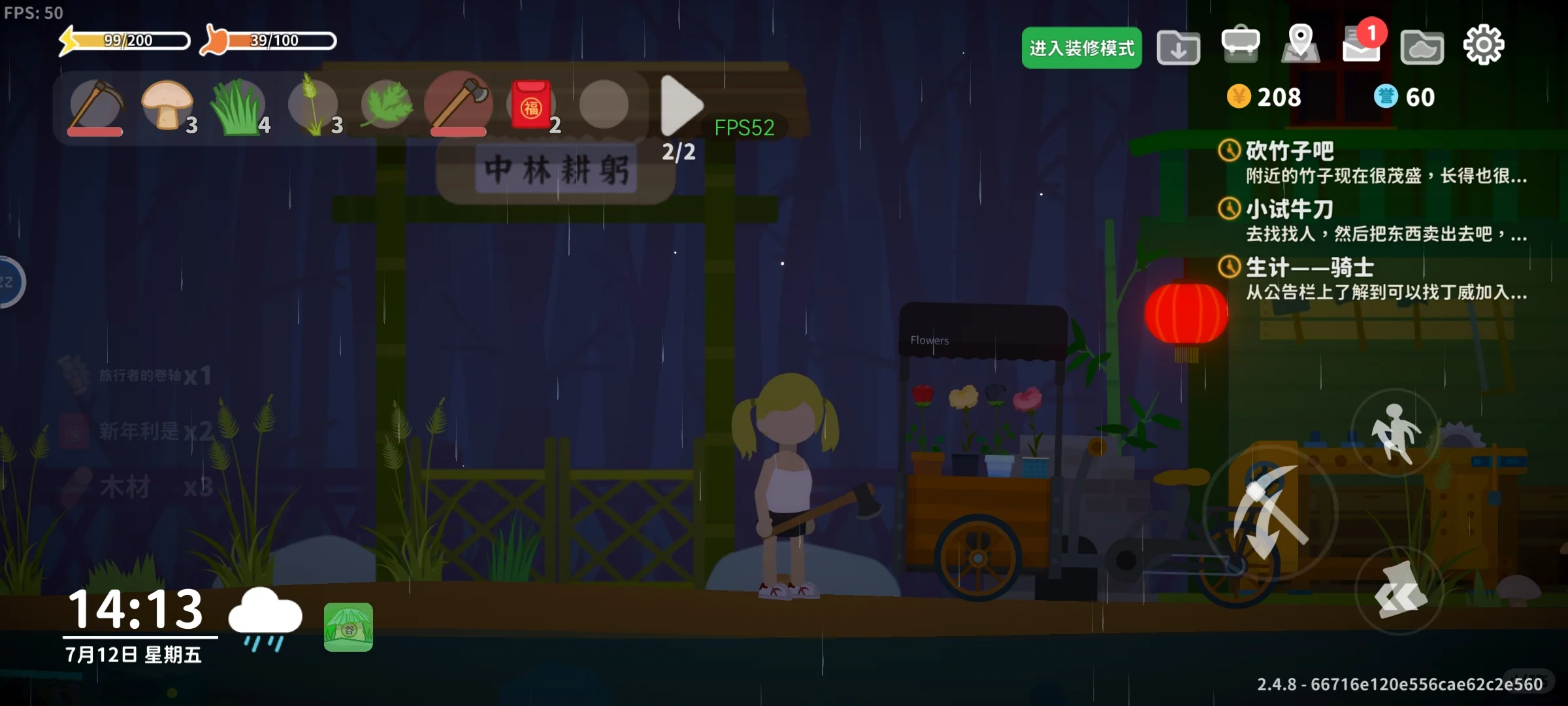Open the backpack inventory

click(1239, 44)
